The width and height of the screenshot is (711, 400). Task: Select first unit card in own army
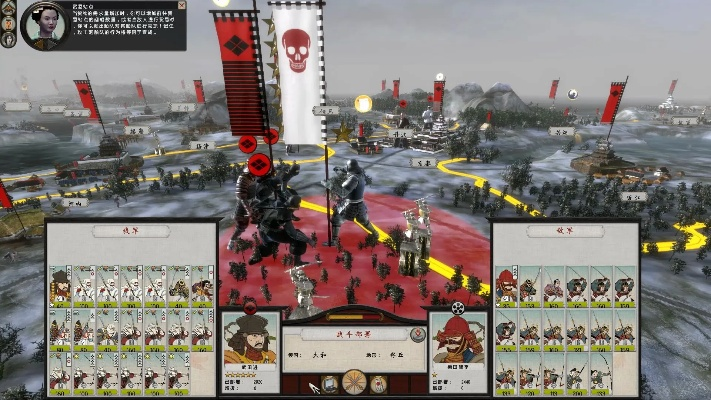[x=61, y=286]
